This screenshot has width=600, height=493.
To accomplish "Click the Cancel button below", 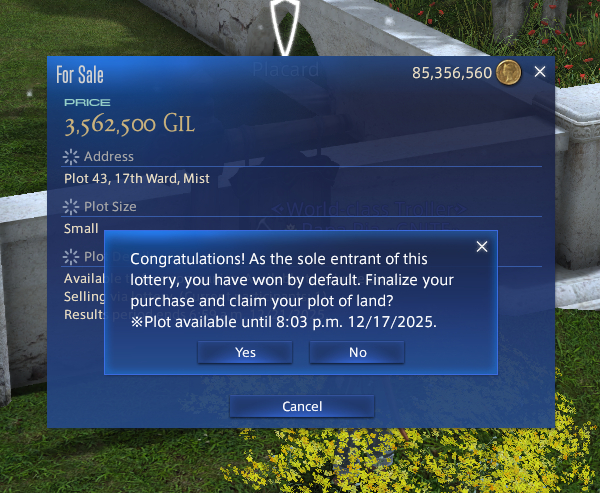I will coord(301,406).
